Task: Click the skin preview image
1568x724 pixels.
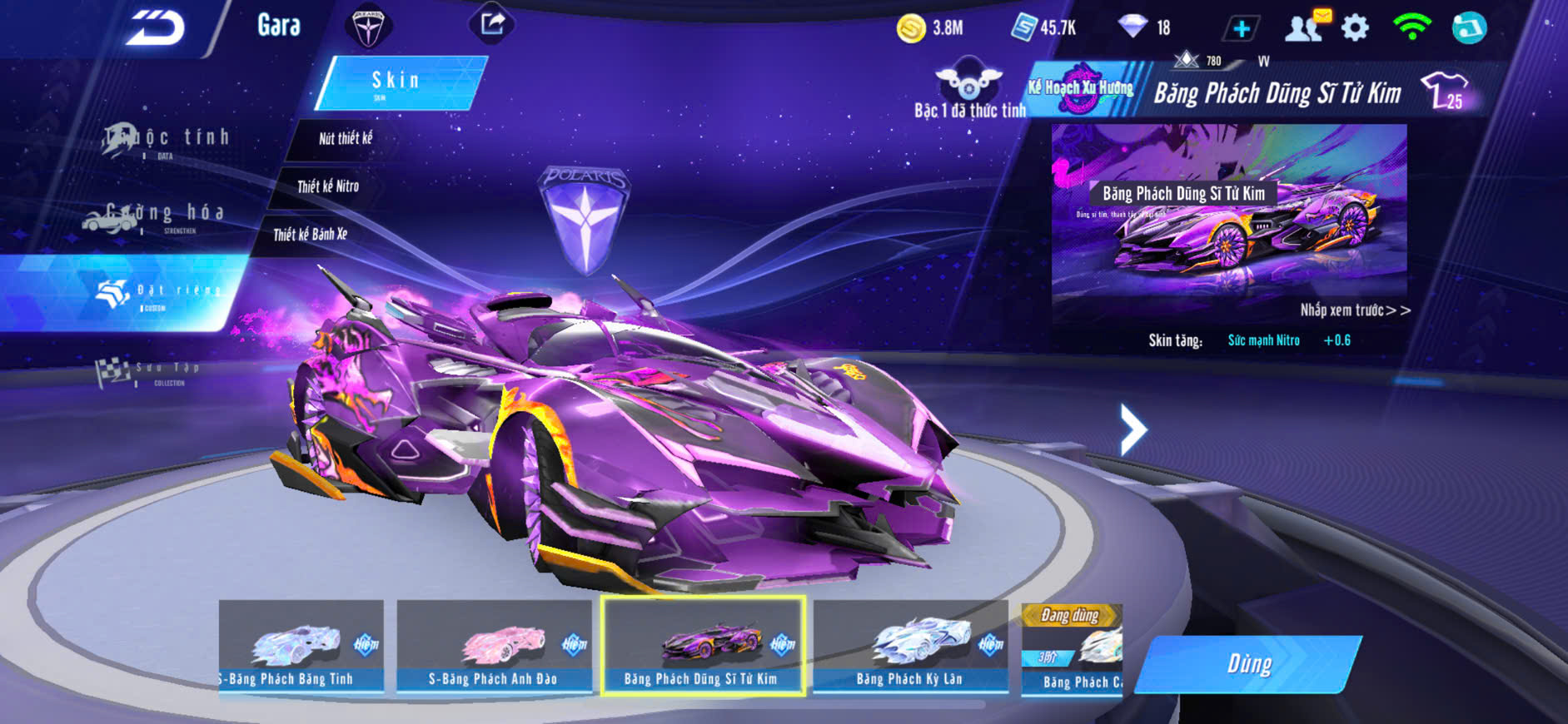Action: pos(1229,212)
